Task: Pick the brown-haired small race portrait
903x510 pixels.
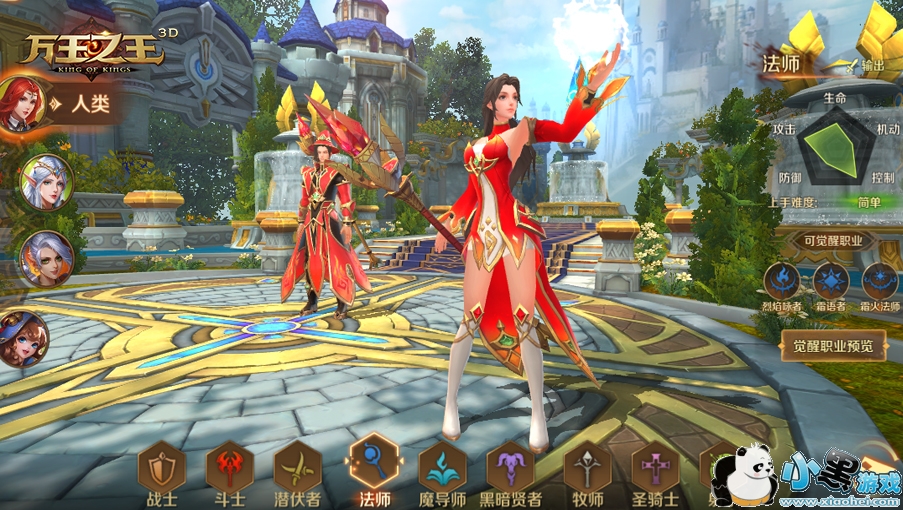Action: (22, 338)
